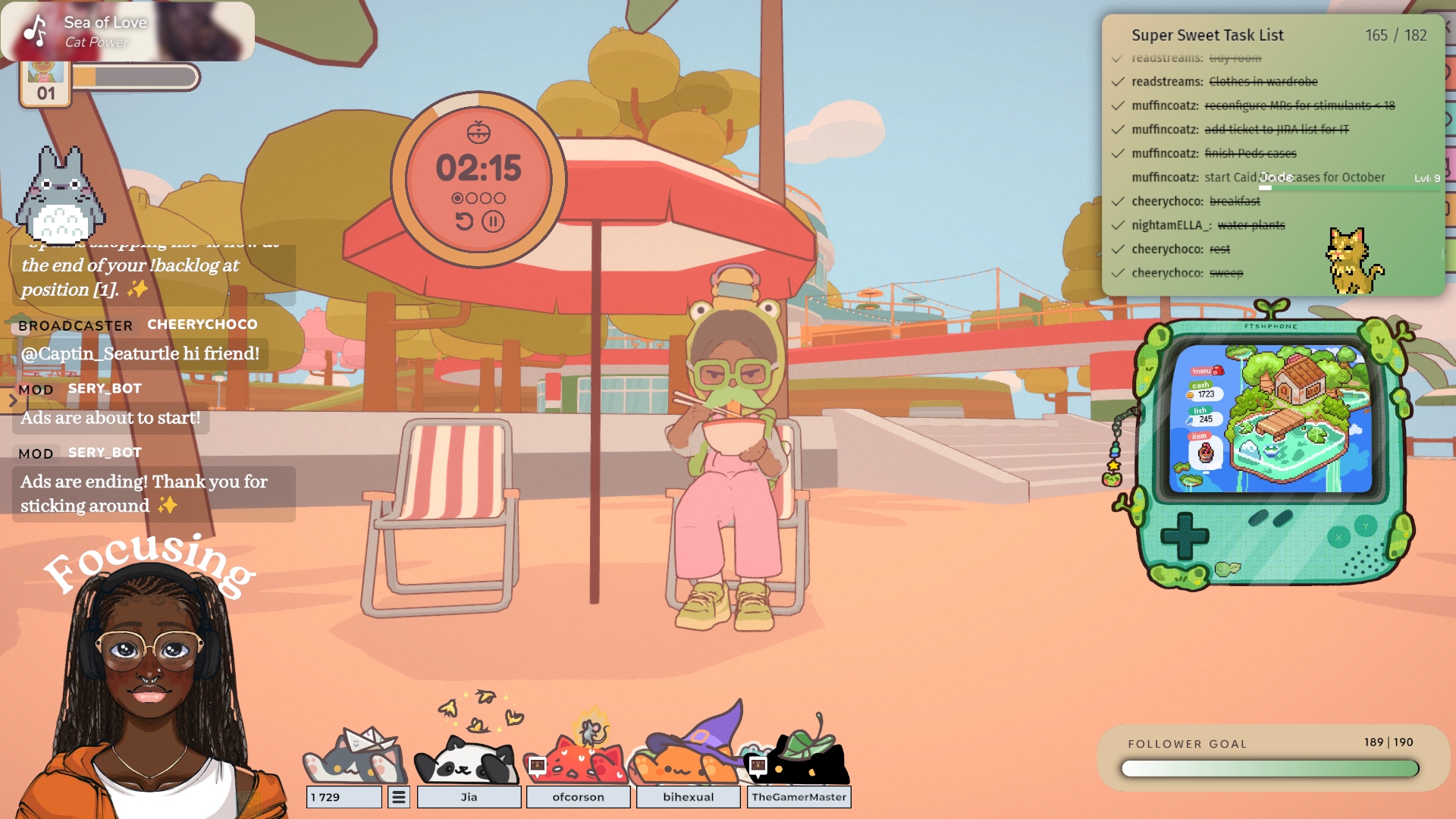Select TheGamerMaster name tag
The image size is (1456, 819).
pyautogui.click(x=799, y=797)
